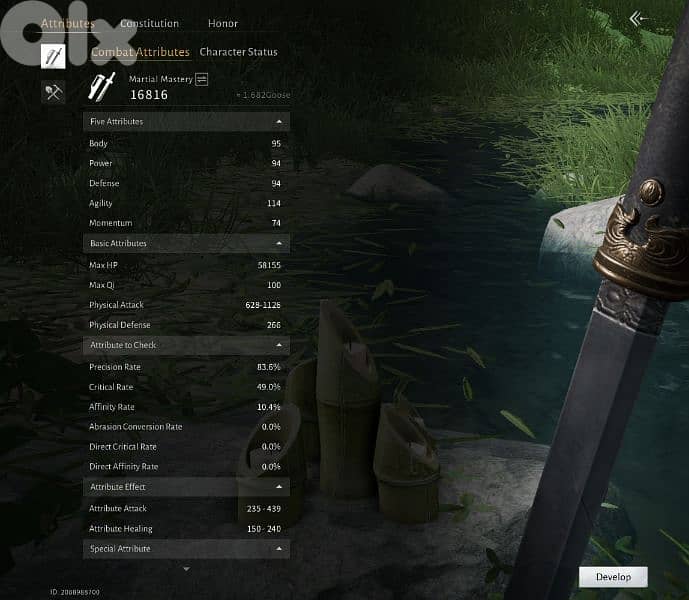The width and height of the screenshot is (689, 600).
Task: Select the Honor tab
Action: click(223, 23)
